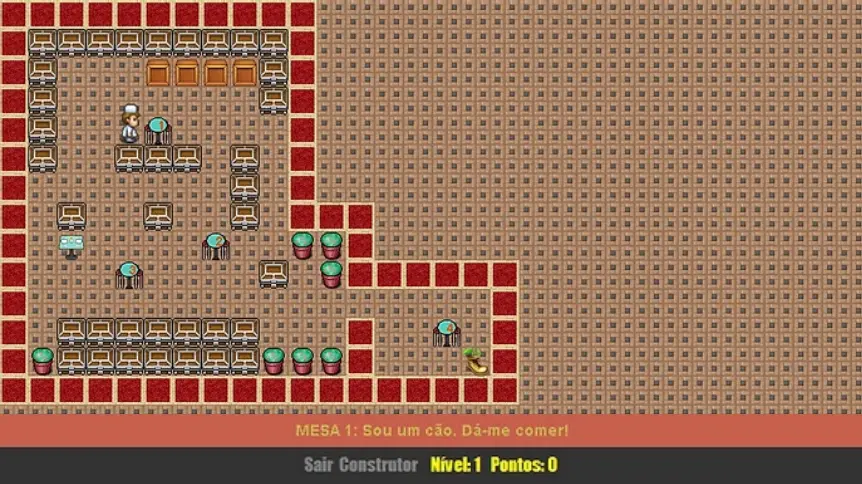
Task: Click Sair to exit the game
Action: (318, 465)
